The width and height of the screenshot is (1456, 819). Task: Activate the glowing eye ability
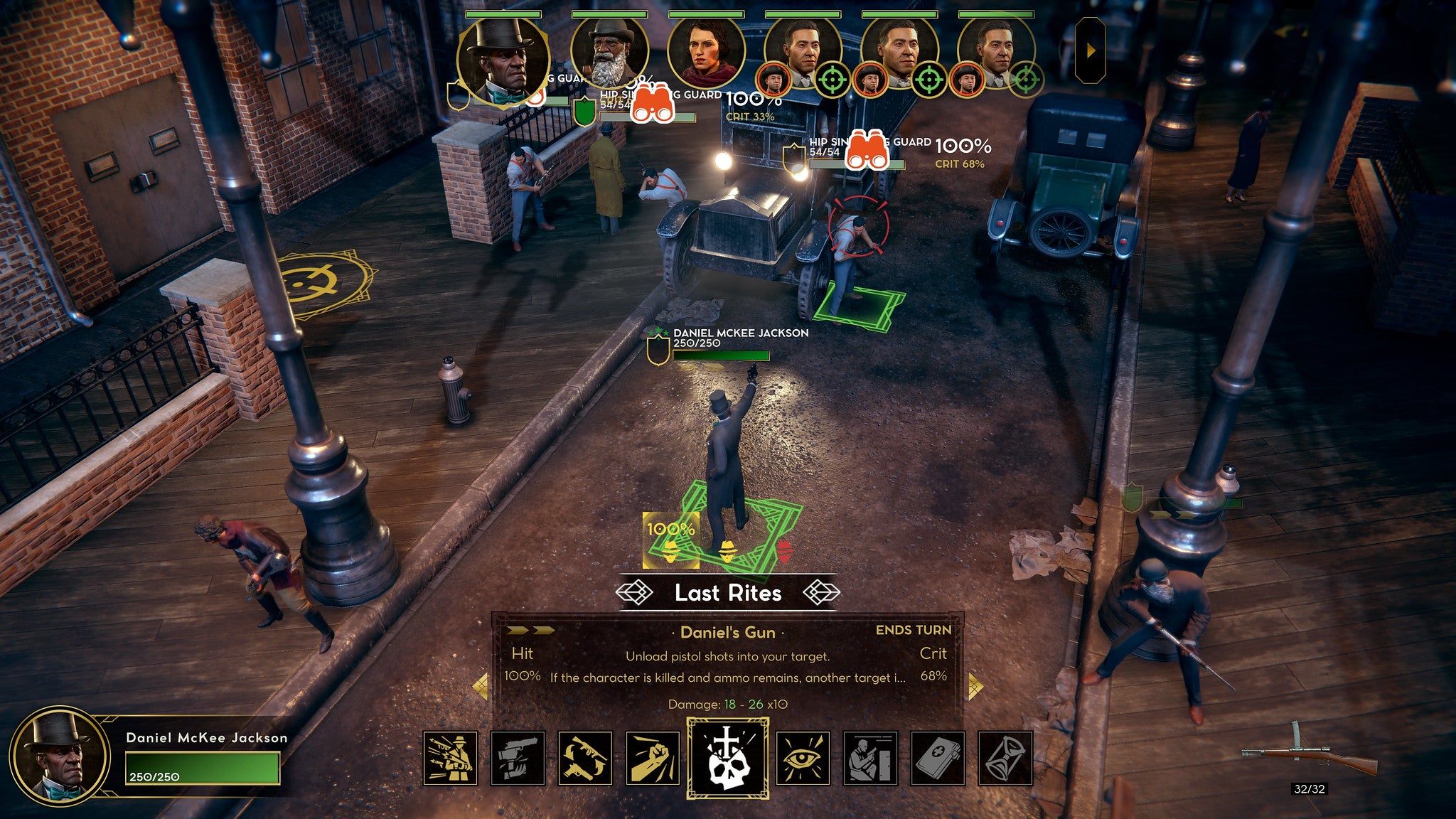[x=803, y=759]
